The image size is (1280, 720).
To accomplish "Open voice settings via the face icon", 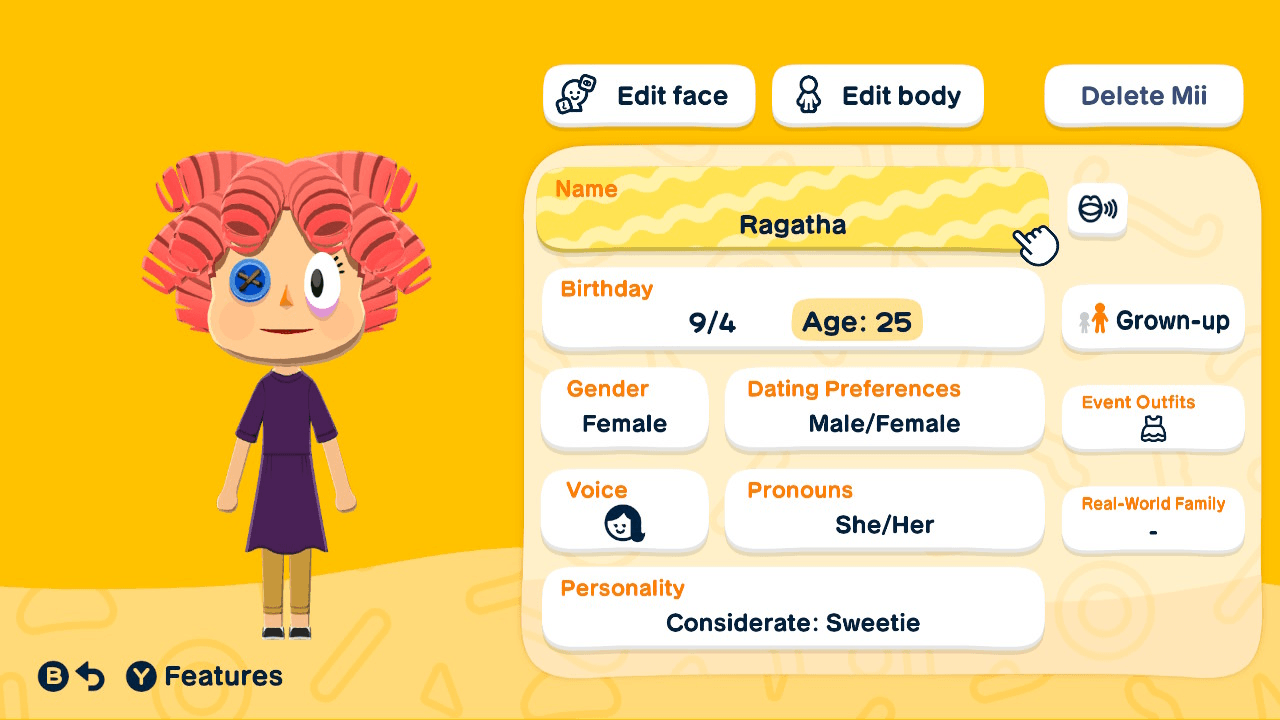I will 622,523.
